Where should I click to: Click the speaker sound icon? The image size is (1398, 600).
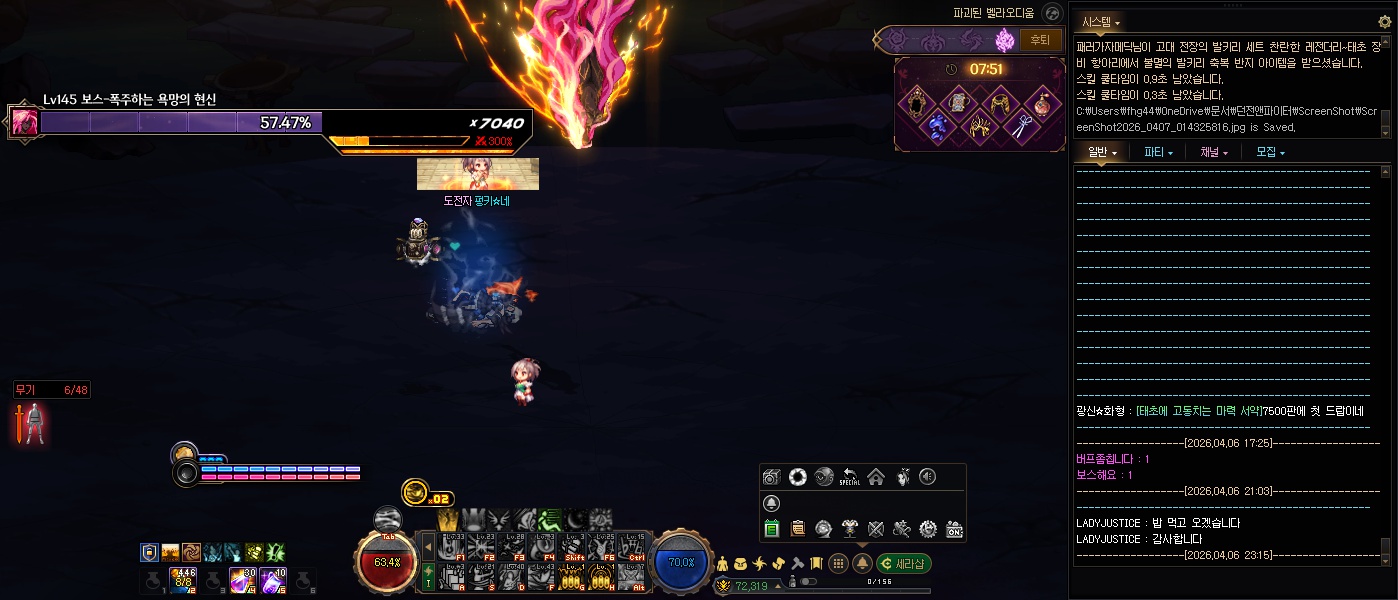point(928,477)
